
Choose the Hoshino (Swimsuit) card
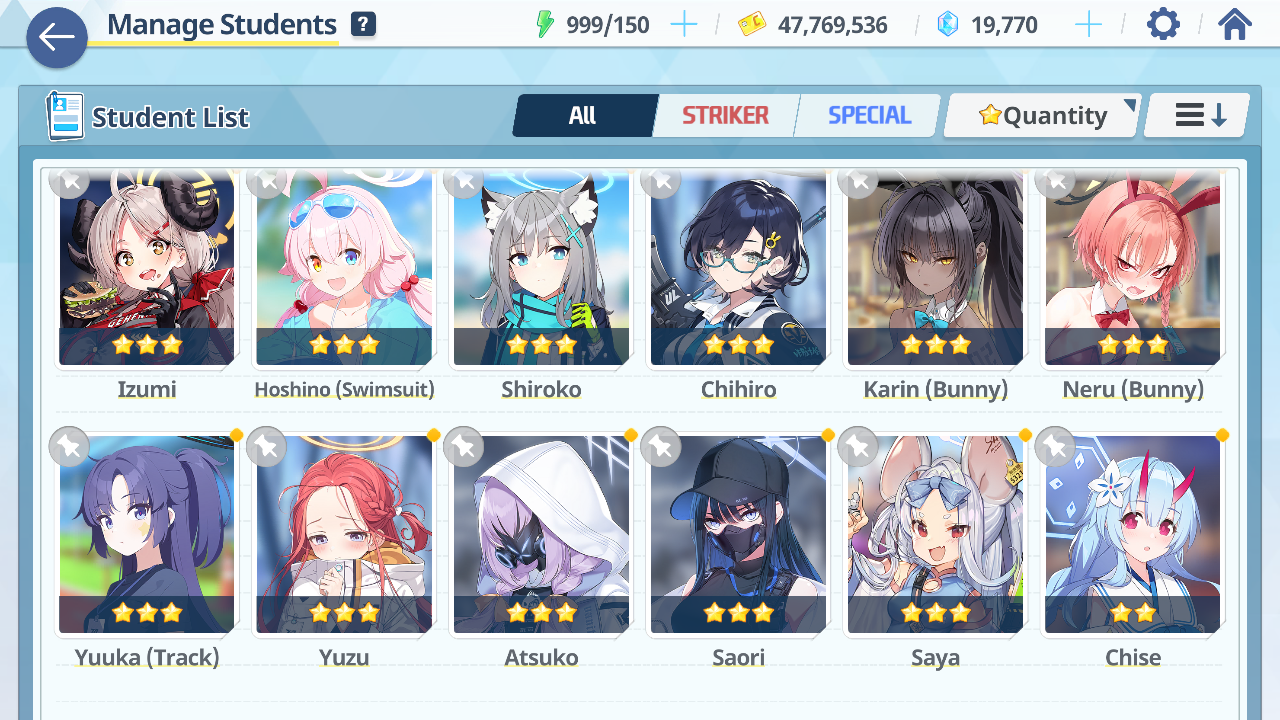coord(344,270)
